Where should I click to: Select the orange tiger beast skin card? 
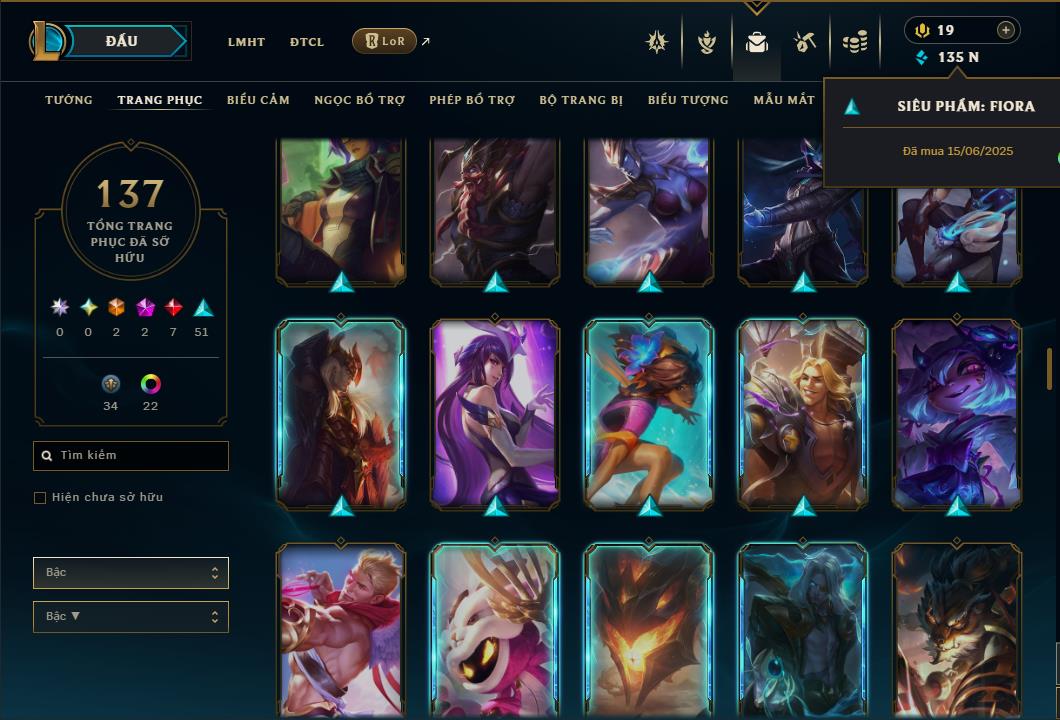coord(957,630)
